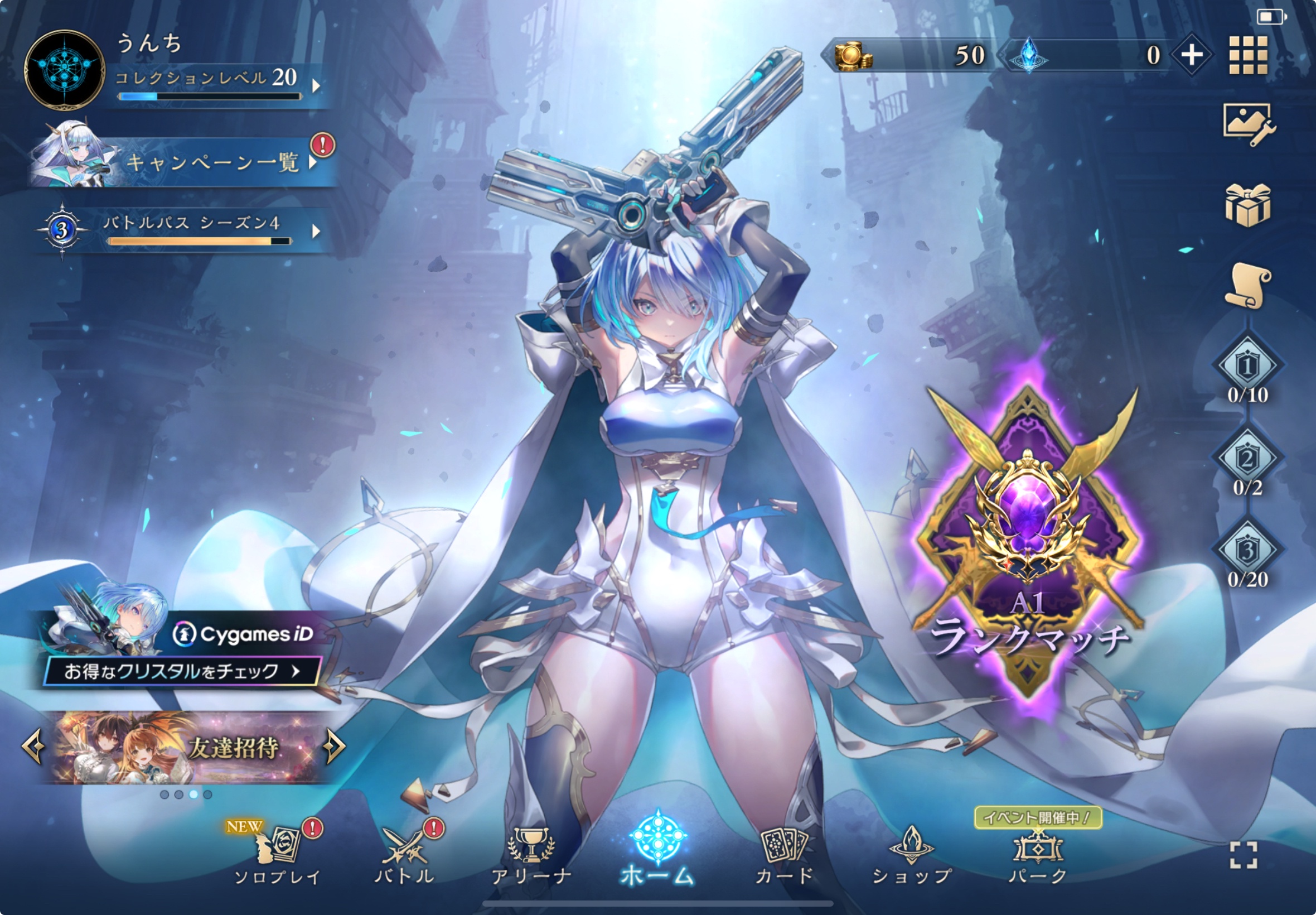The image size is (1316, 915).
Task: Switch to the カード tab
Action: pos(784,855)
